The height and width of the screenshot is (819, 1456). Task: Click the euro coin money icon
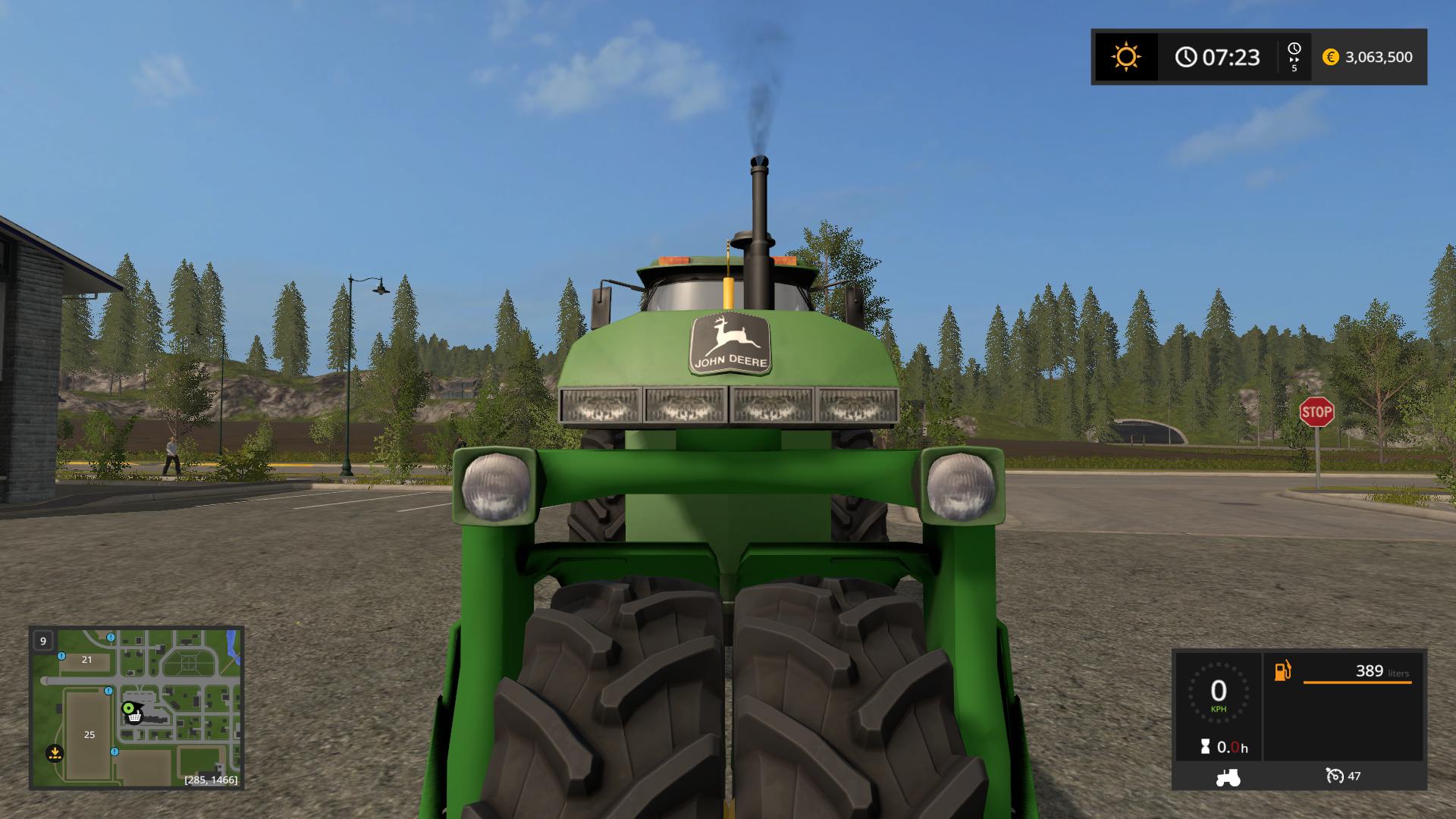coord(1332,57)
